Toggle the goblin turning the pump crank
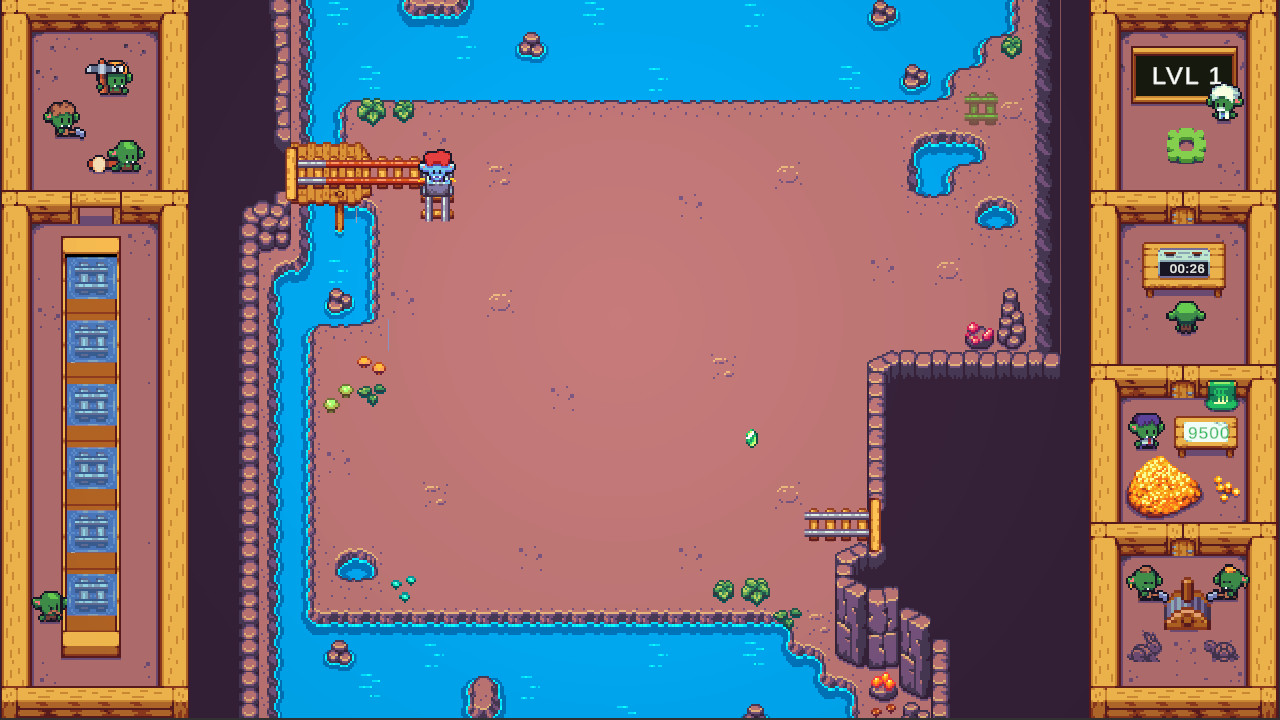Screen dimensions: 1280x720 coord(1145,582)
